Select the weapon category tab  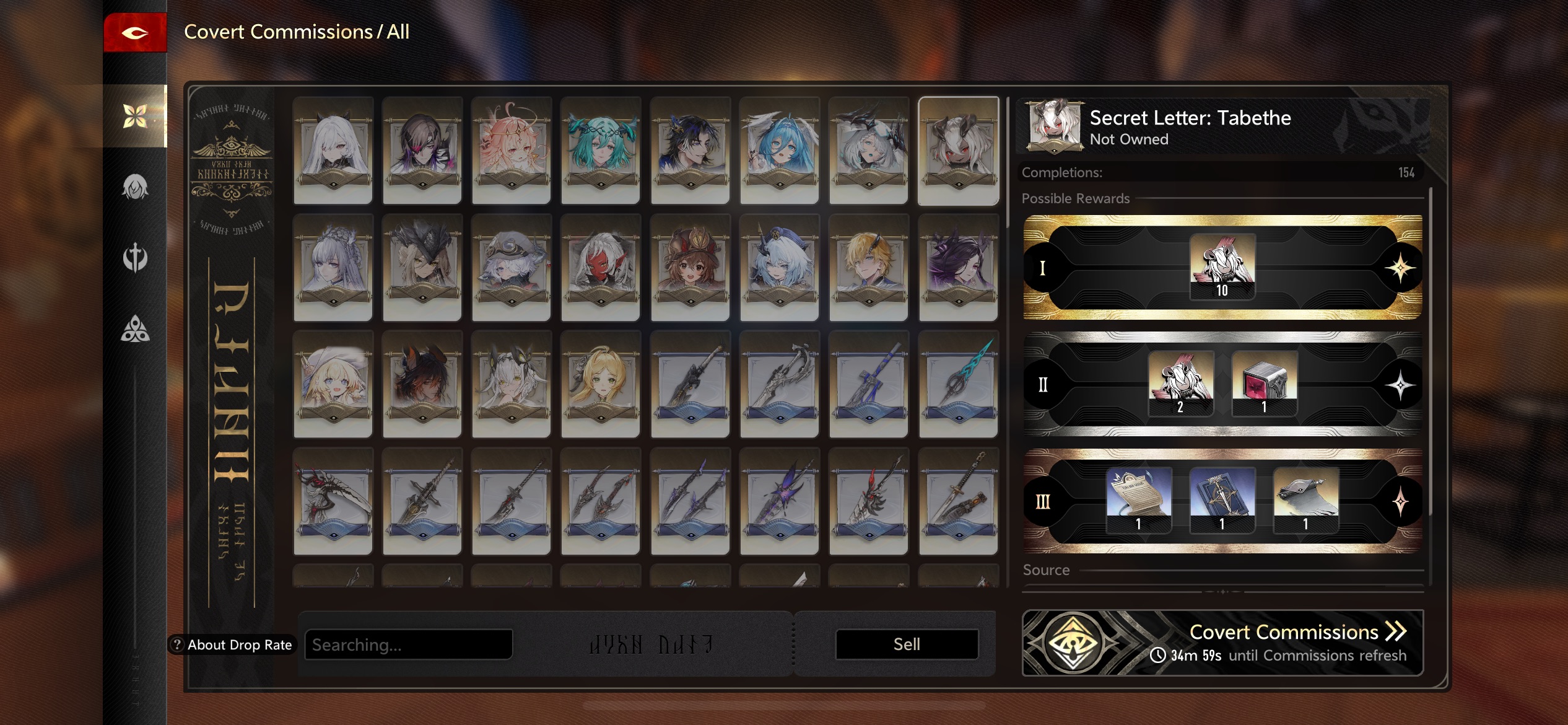pos(135,257)
